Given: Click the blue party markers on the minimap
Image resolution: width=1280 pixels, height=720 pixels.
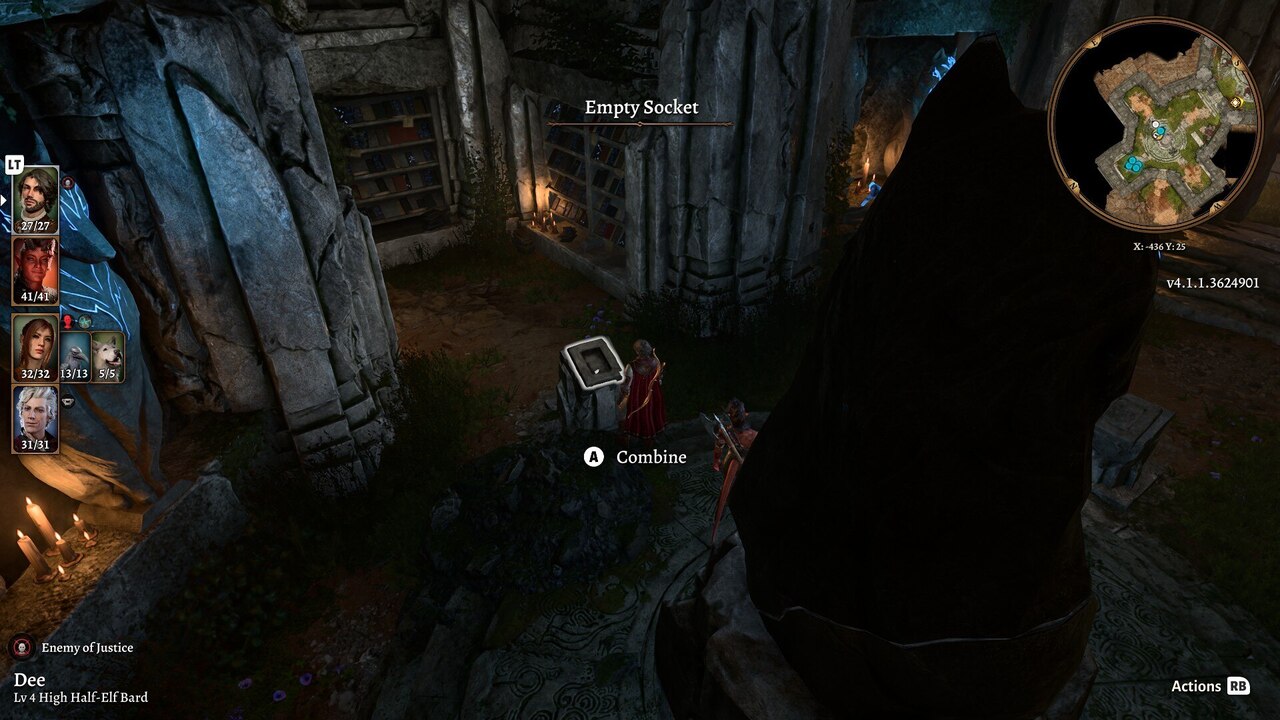Looking at the screenshot, I should [x=1134, y=163].
